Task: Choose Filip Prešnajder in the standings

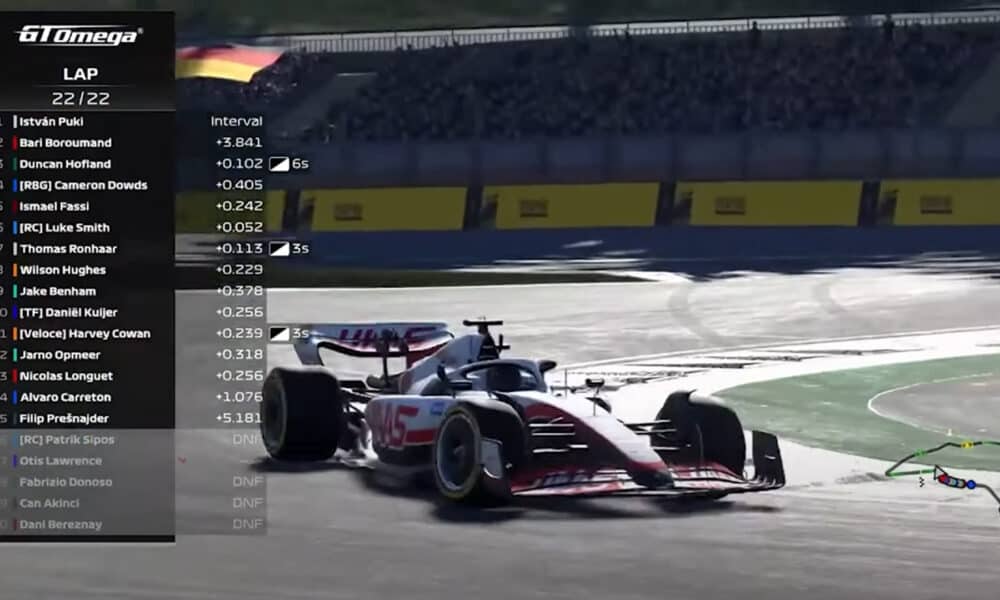Action: (64, 418)
